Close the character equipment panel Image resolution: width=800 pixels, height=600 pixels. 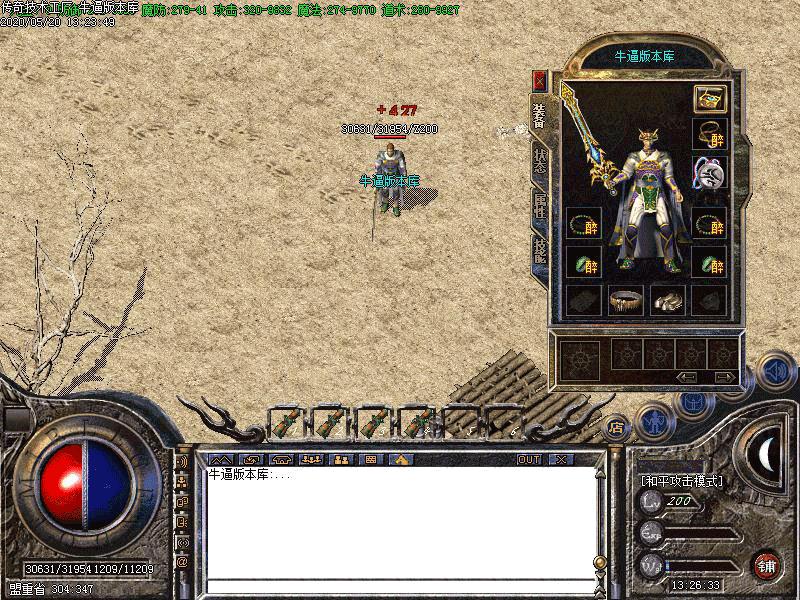(540, 80)
